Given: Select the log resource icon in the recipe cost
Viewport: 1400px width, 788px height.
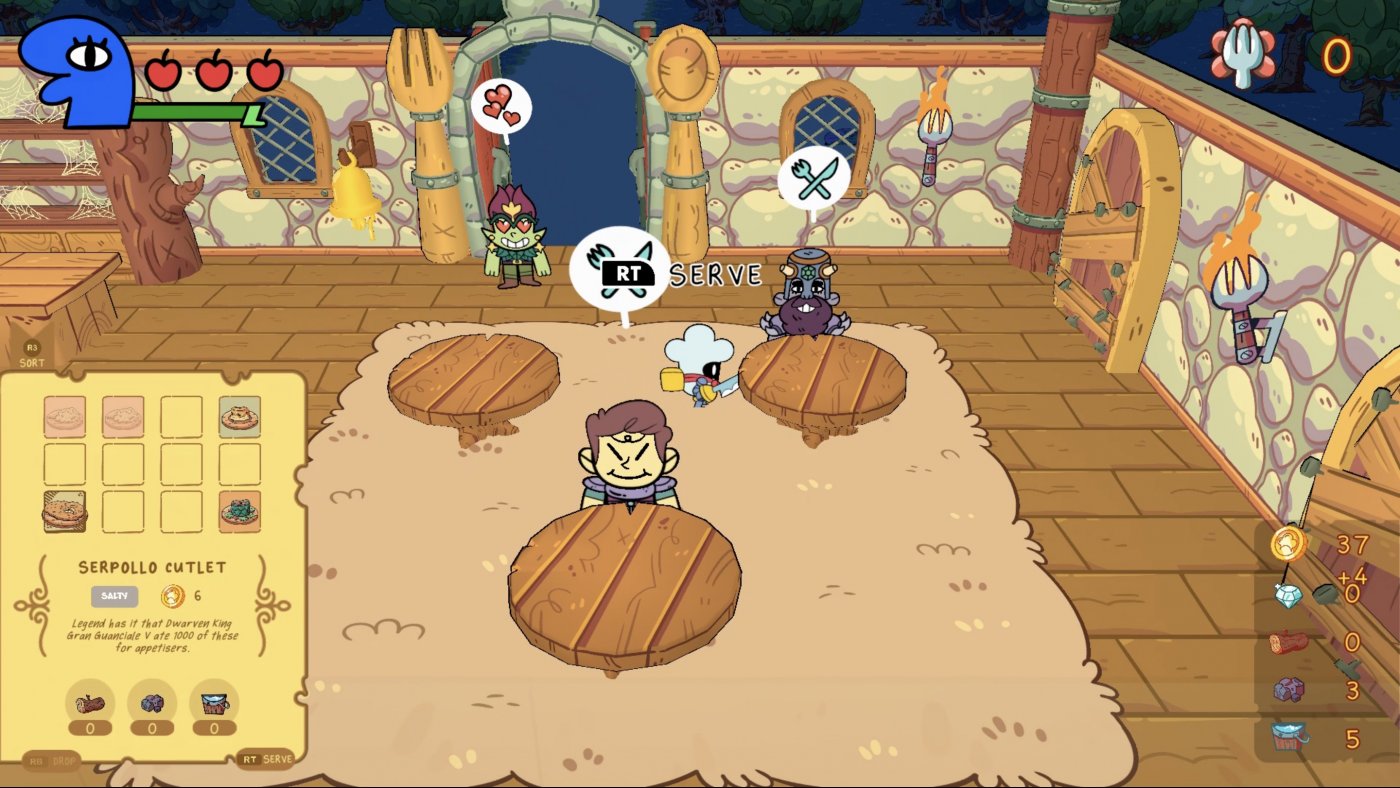Looking at the screenshot, I should 90,704.
